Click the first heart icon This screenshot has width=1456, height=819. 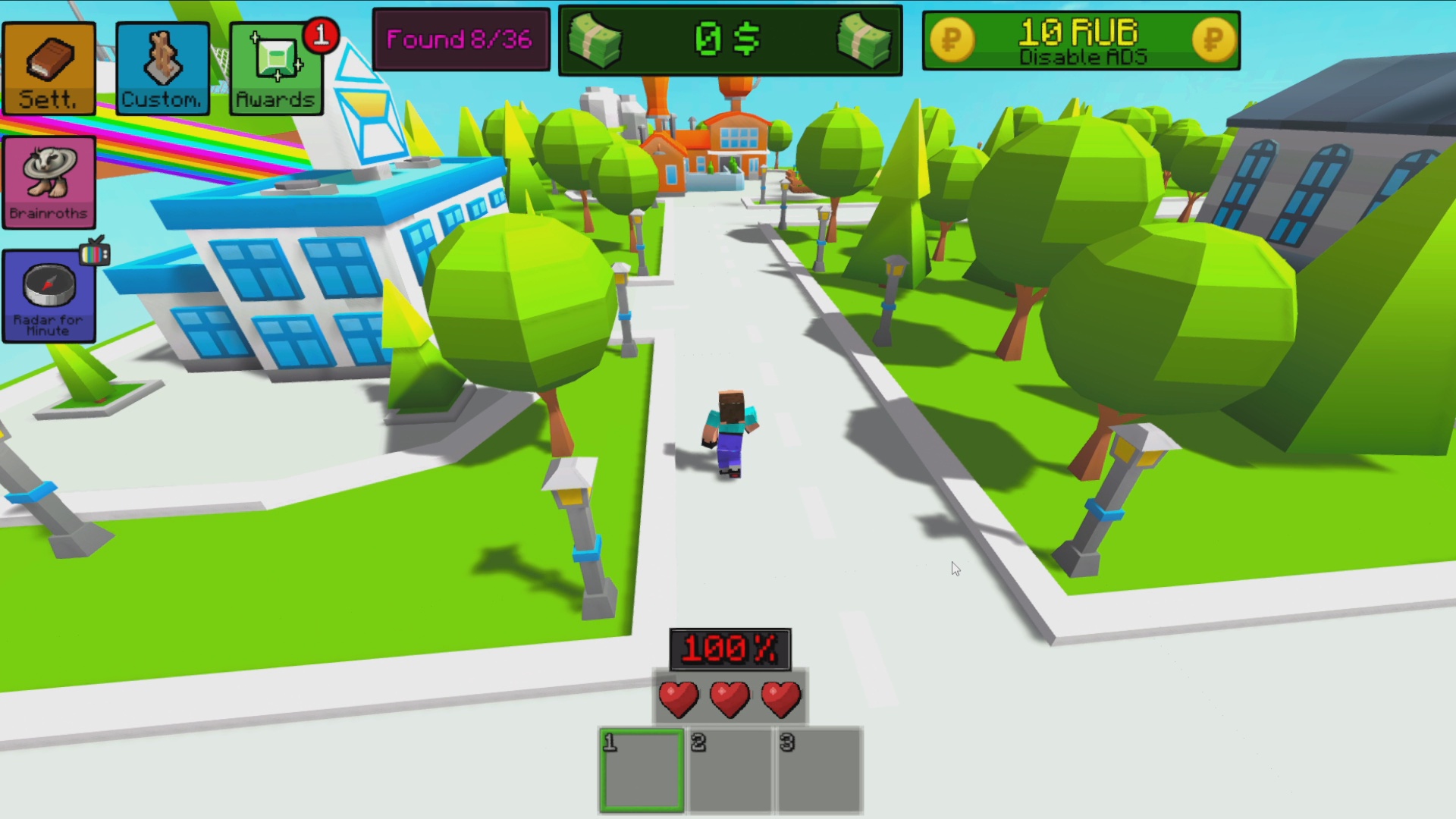678,698
